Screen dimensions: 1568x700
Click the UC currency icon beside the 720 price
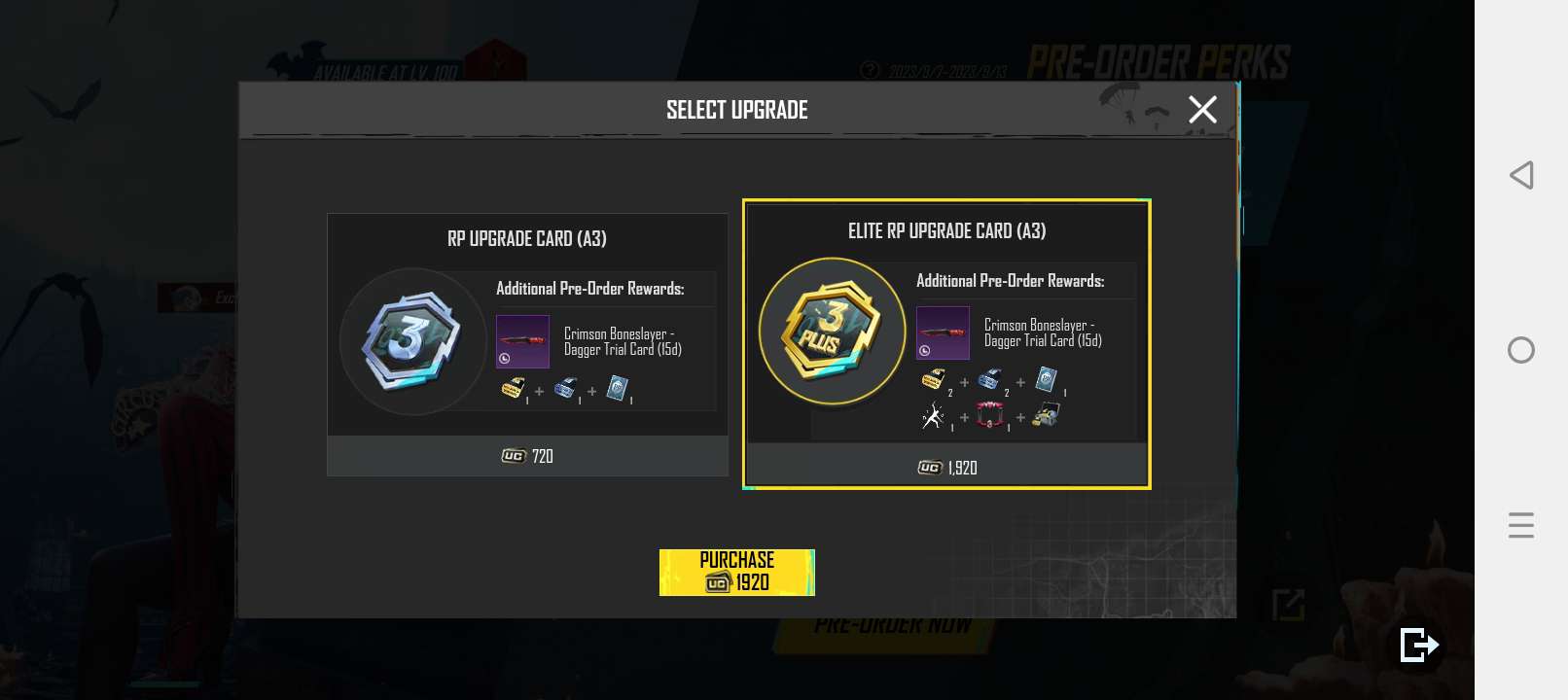[511, 456]
